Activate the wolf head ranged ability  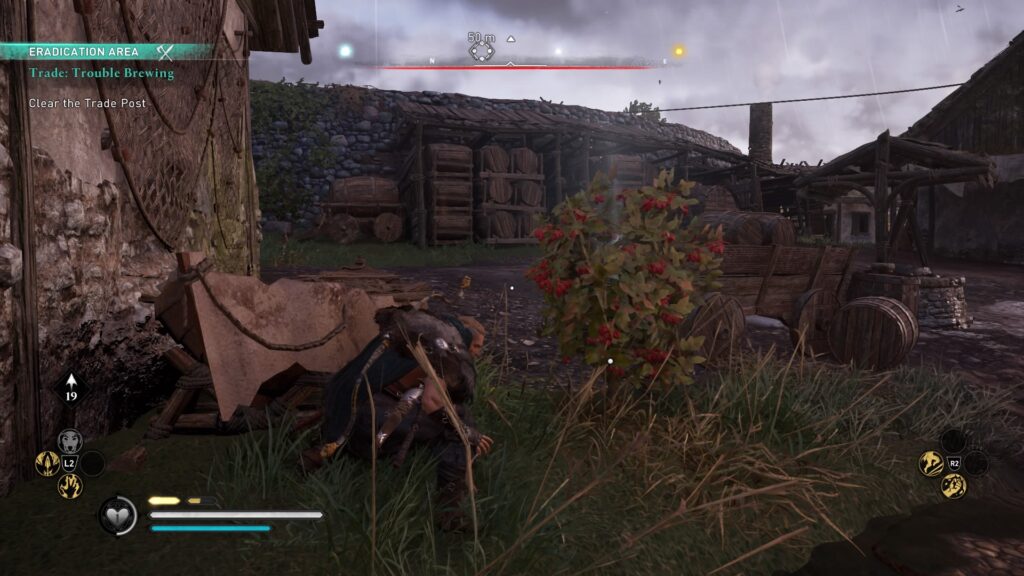tap(69, 441)
